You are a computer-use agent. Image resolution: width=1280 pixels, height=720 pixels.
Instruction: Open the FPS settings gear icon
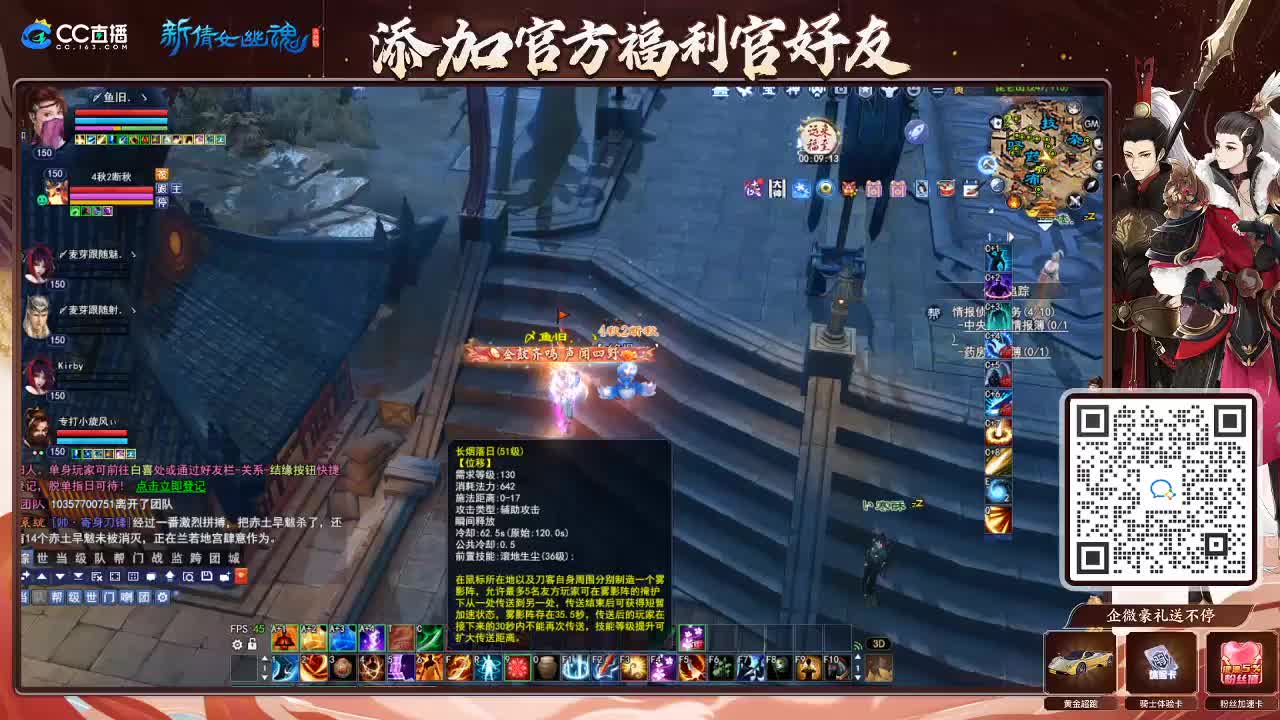236,644
